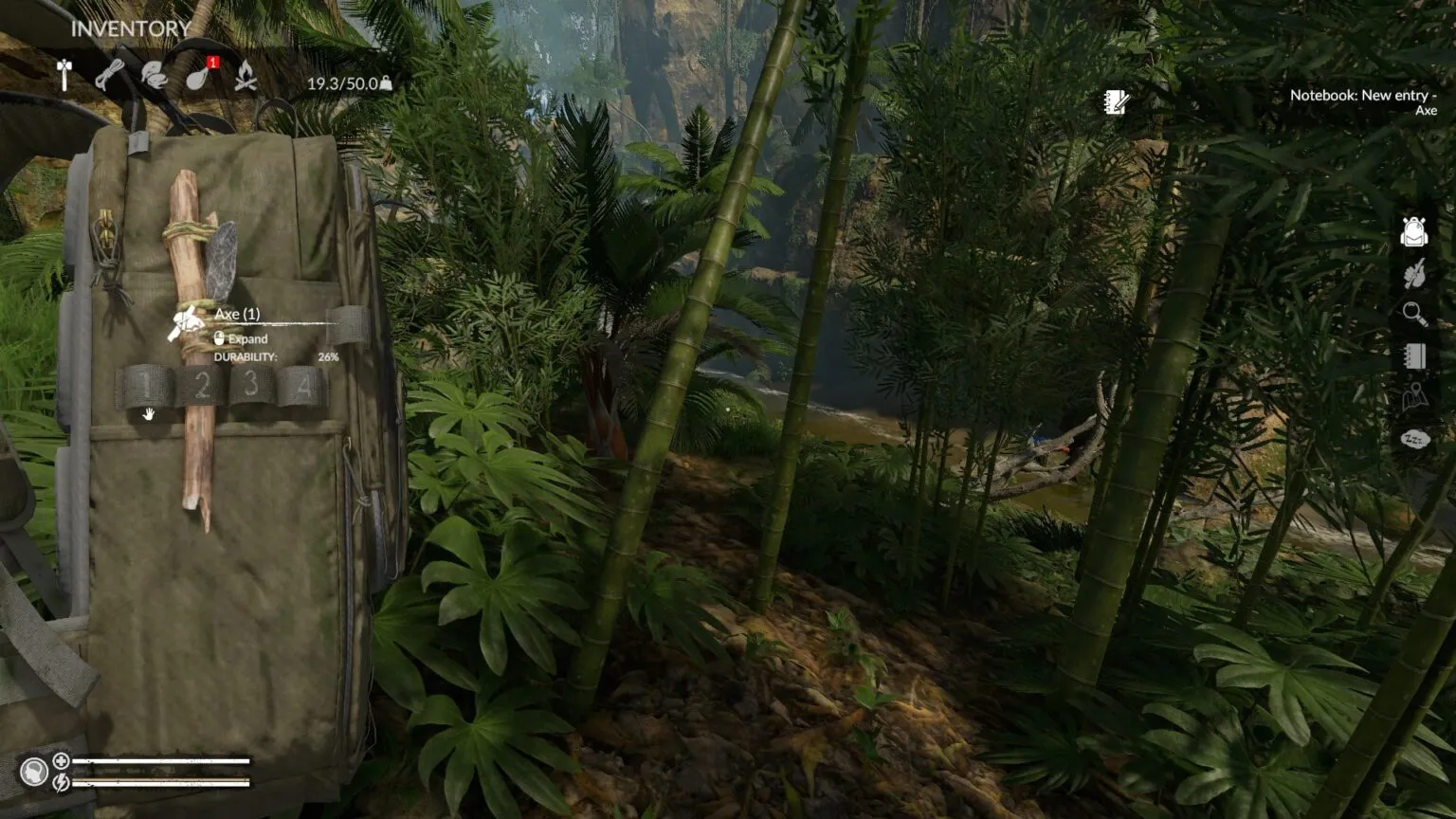The image size is (1456, 819).
Task: Open the map icon on the sidebar
Action: tap(1415, 397)
